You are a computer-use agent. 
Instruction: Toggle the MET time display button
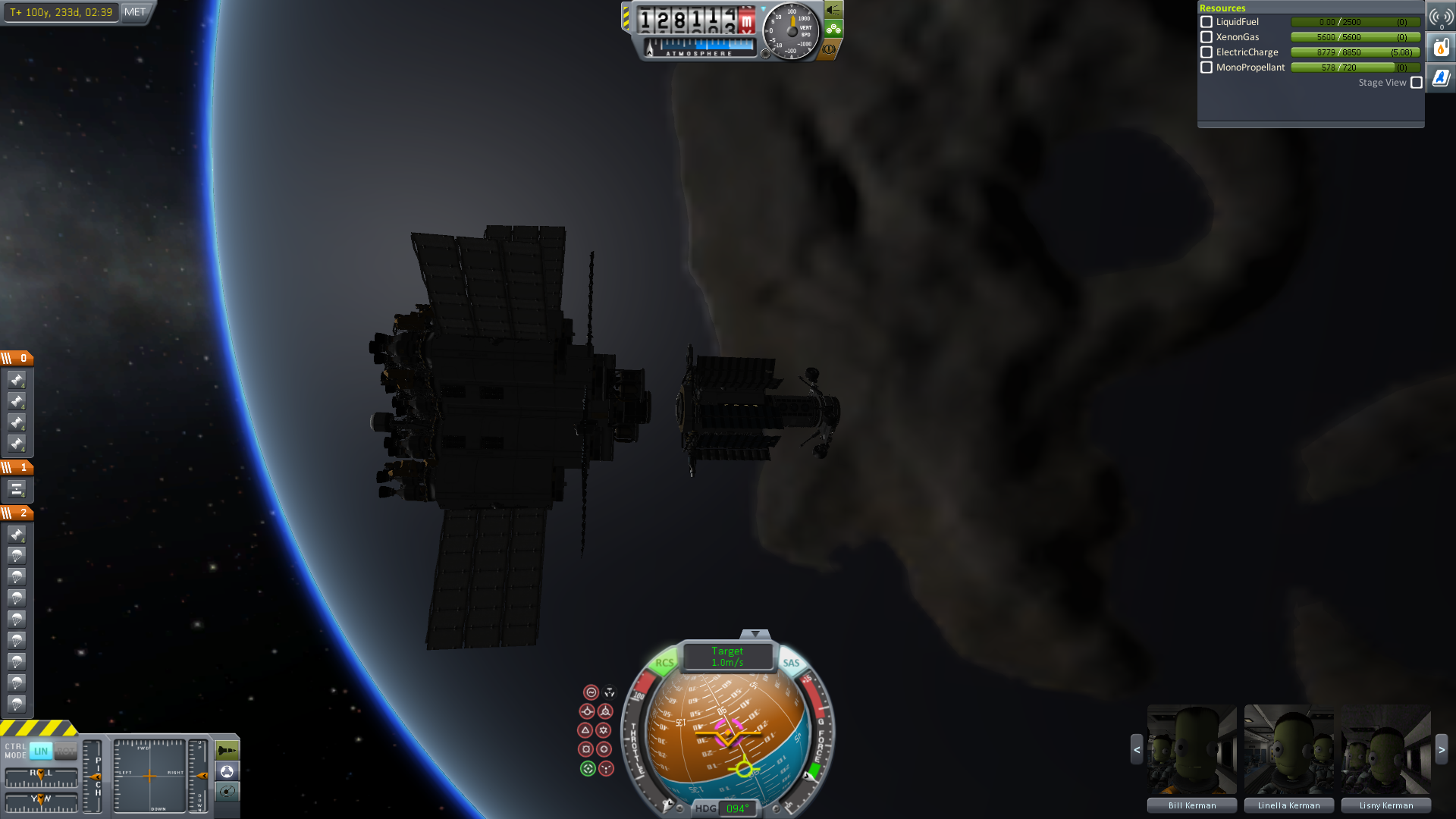pyautogui.click(x=135, y=12)
